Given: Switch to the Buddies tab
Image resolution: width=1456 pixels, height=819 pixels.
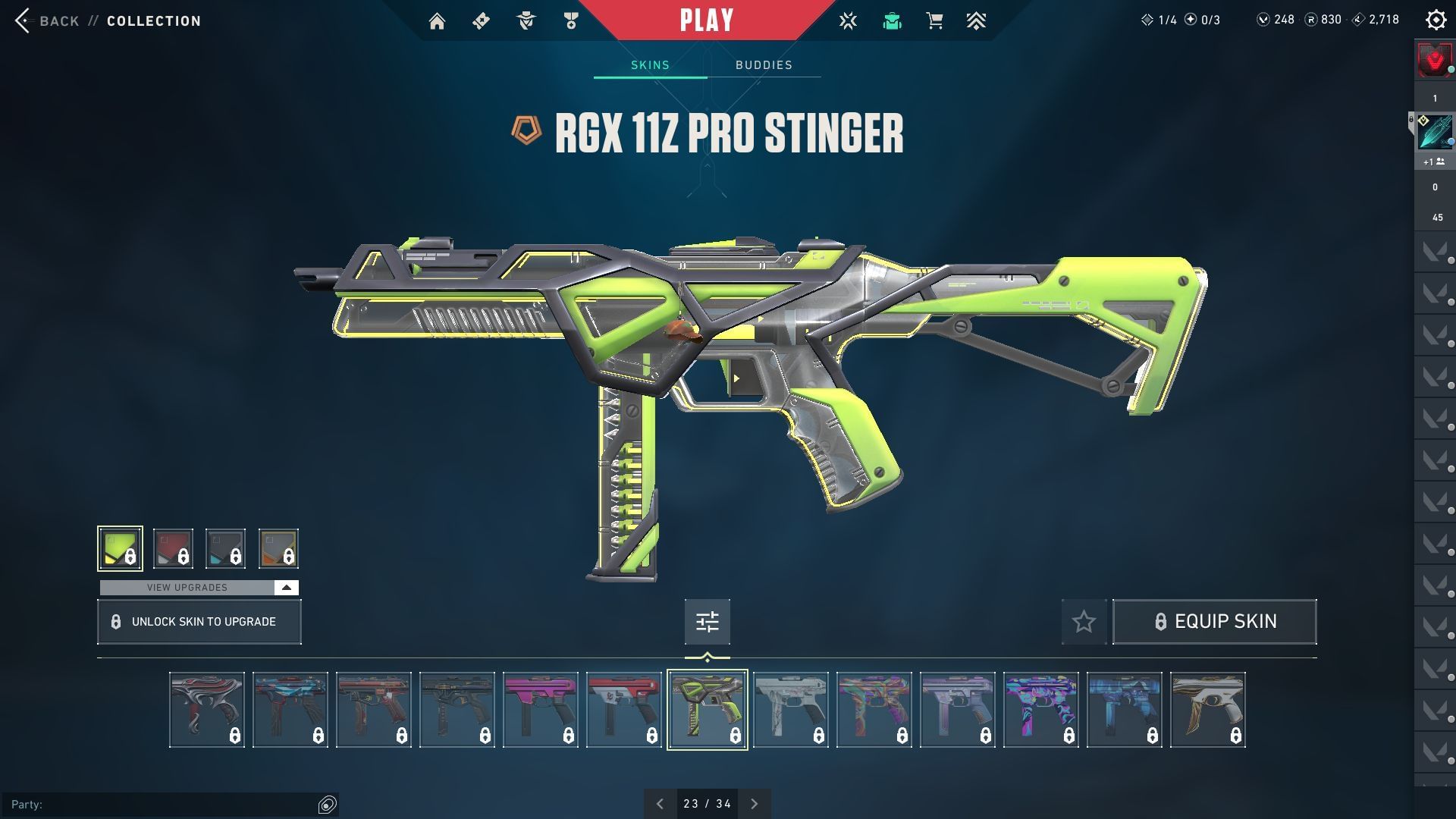Looking at the screenshot, I should [764, 65].
